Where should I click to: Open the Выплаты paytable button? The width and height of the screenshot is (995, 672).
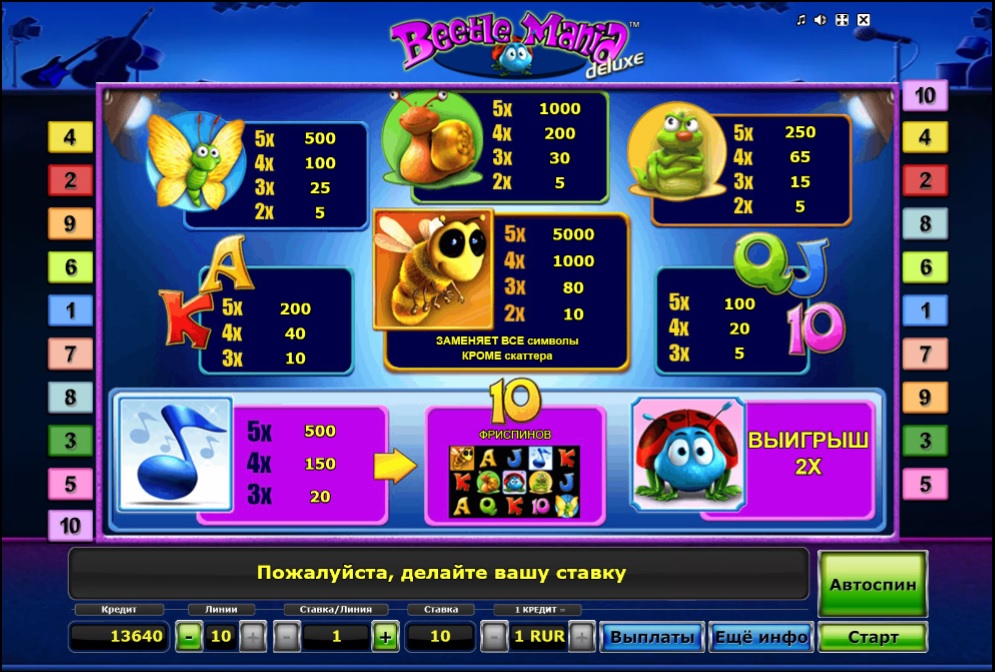tap(652, 637)
